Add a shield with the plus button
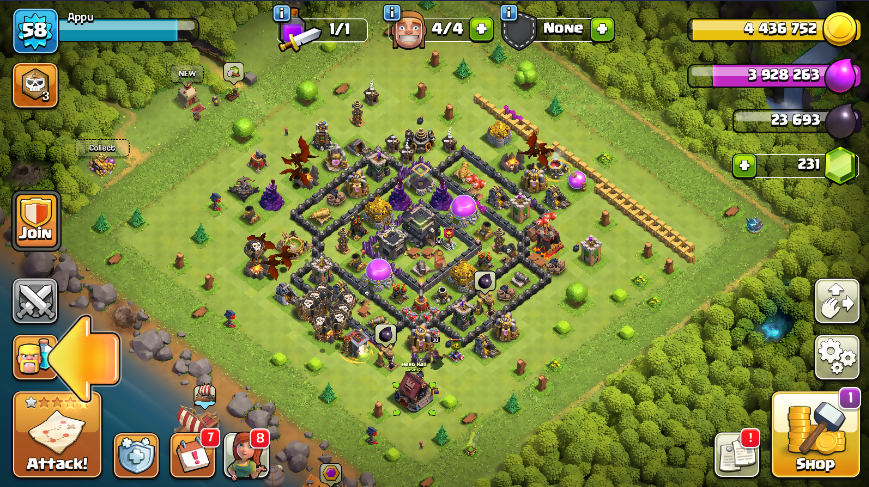 coord(602,29)
